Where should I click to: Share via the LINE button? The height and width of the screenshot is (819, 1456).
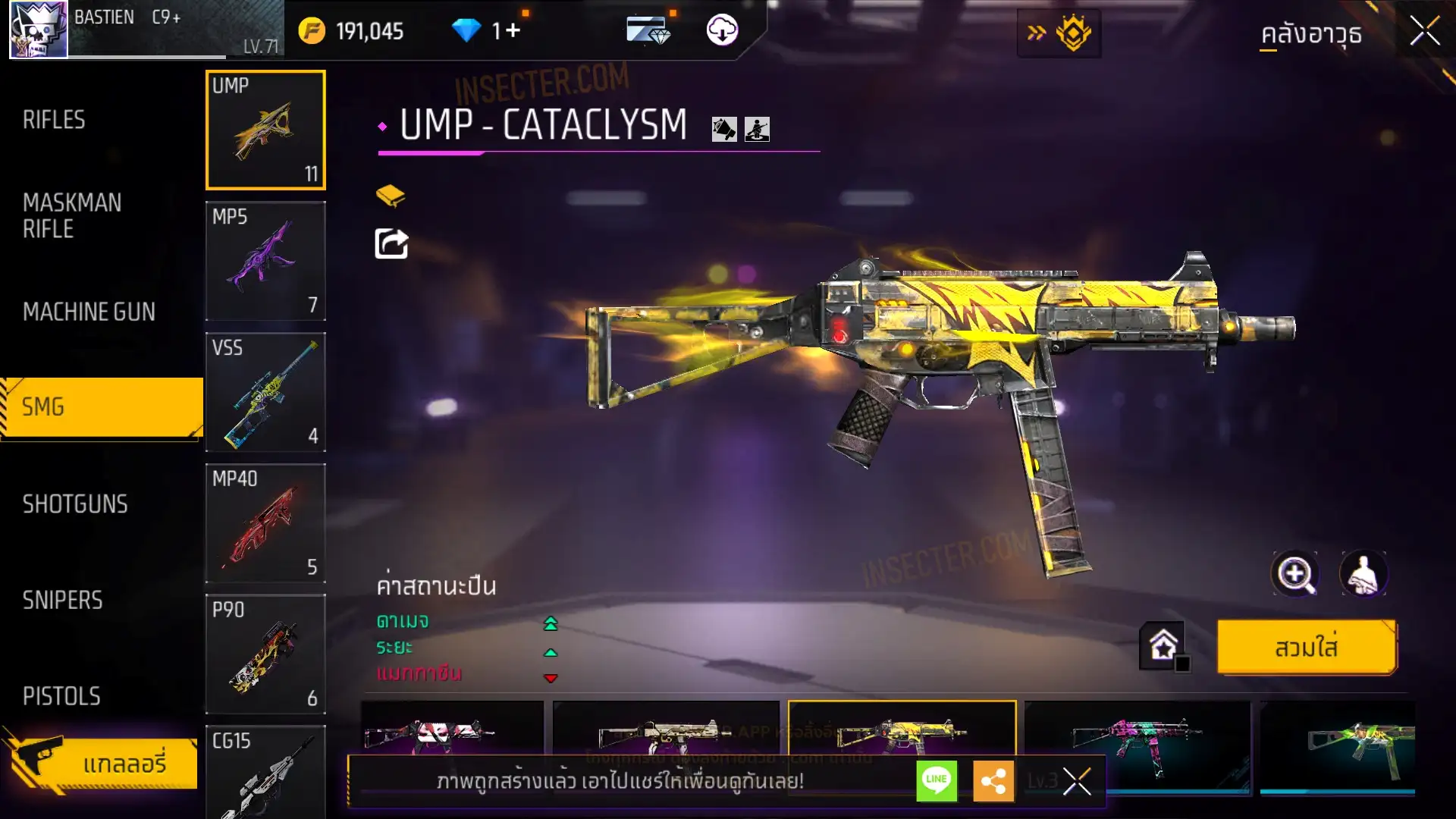click(x=937, y=780)
